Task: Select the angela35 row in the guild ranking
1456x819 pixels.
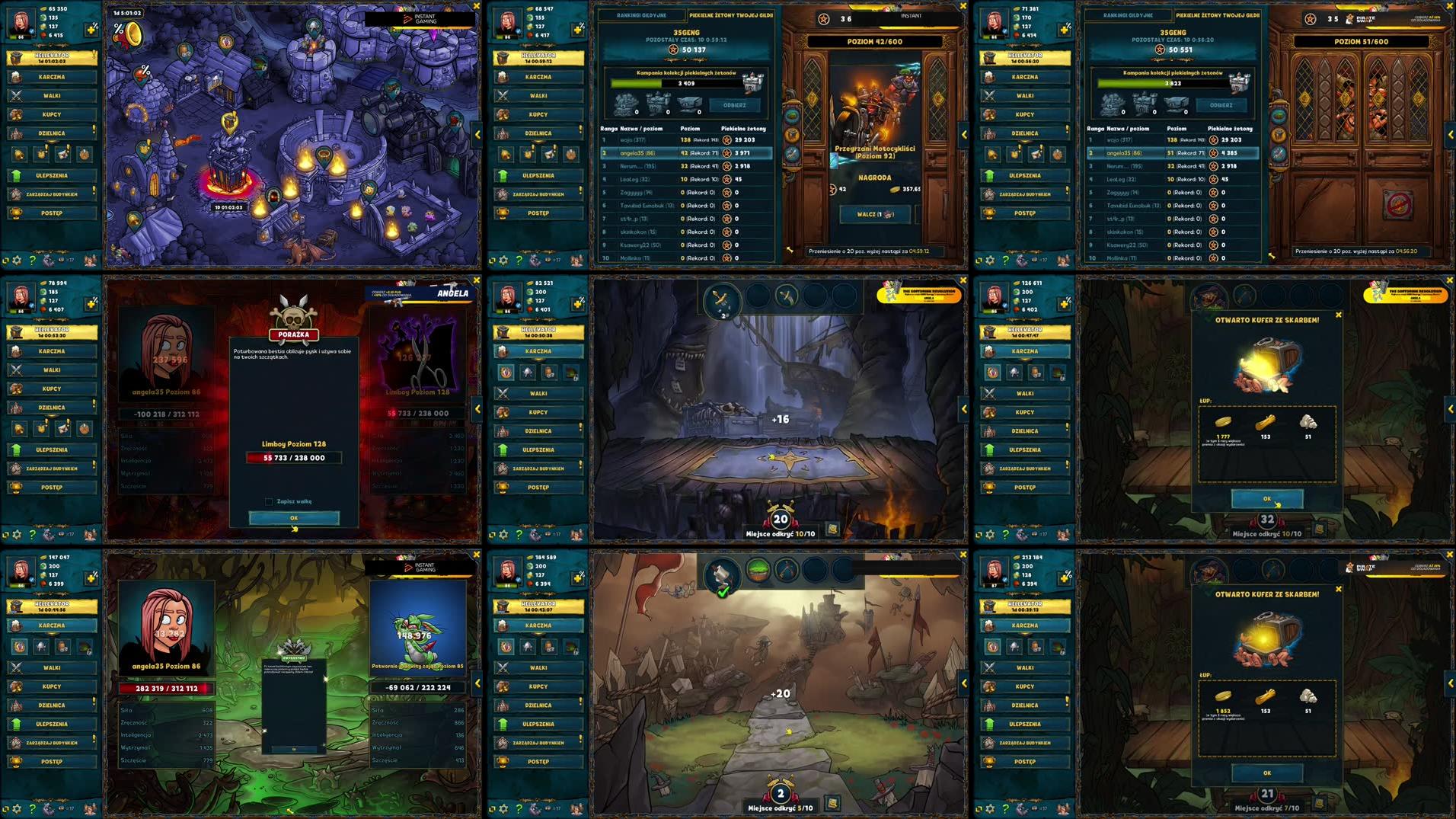Action: click(685, 153)
